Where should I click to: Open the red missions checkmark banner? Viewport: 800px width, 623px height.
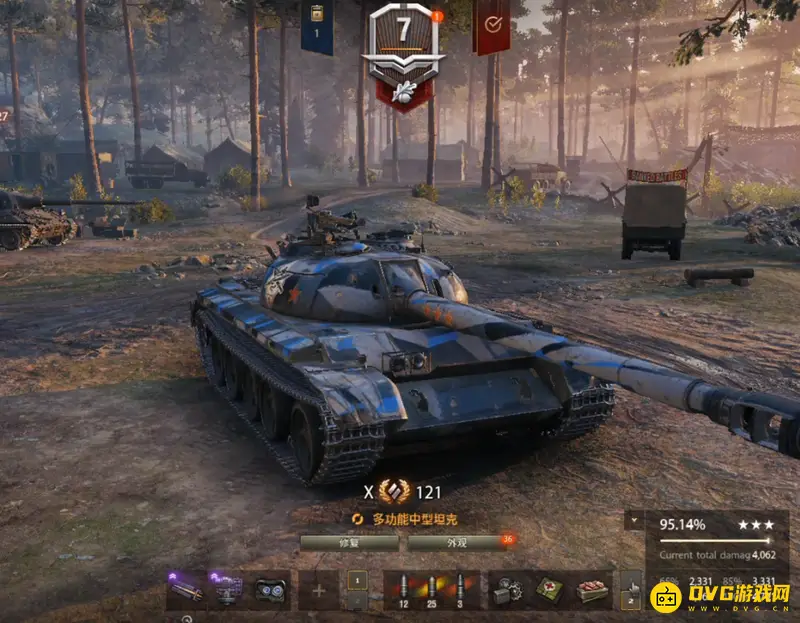(492, 27)
